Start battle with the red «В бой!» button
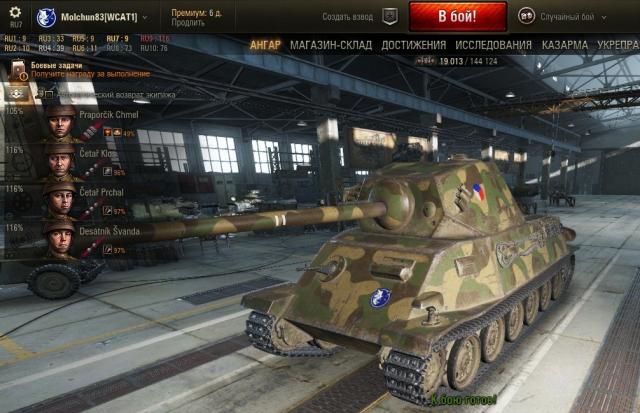This screenshot has height=413, width=640. click(443, 16)
